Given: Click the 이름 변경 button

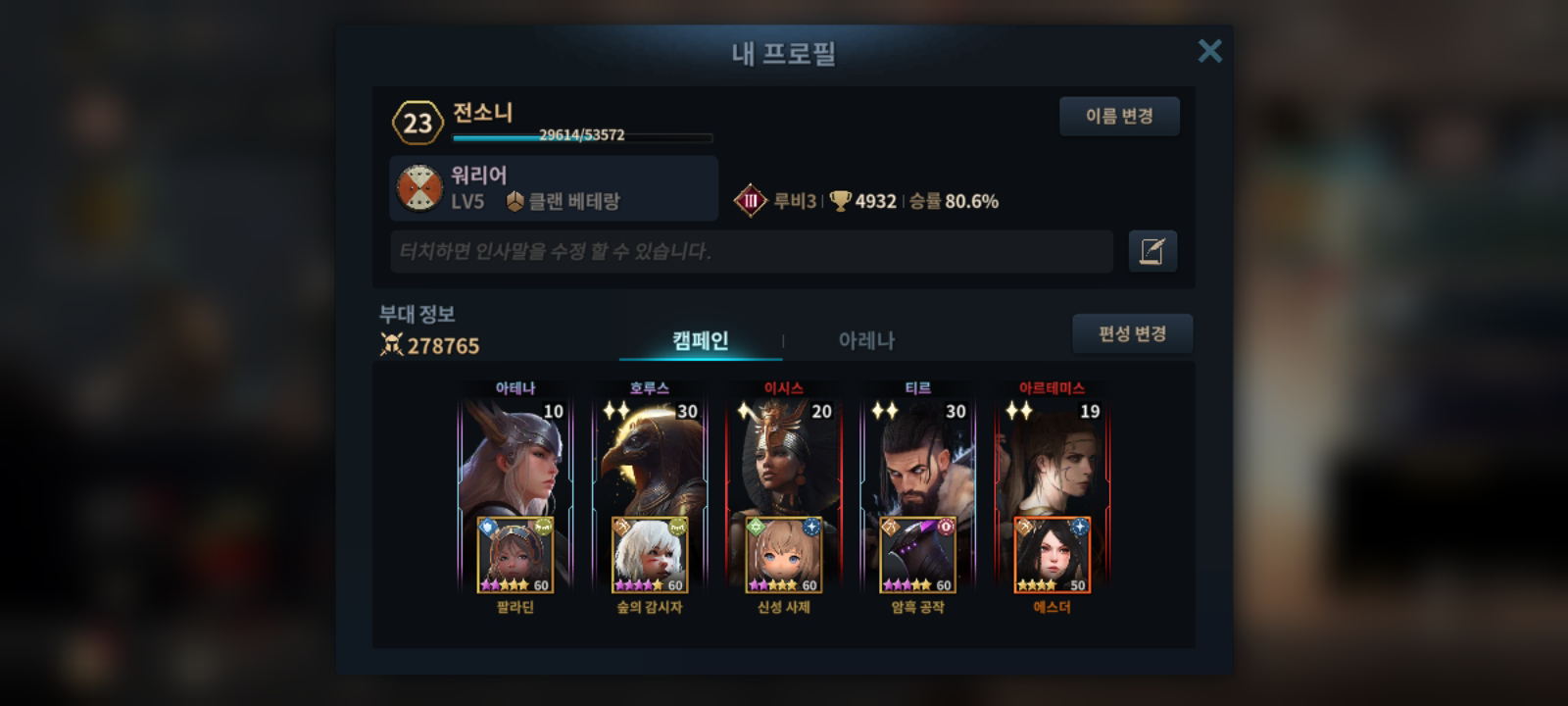Looking at the screenshot, I should click(x=1119, y=116).
